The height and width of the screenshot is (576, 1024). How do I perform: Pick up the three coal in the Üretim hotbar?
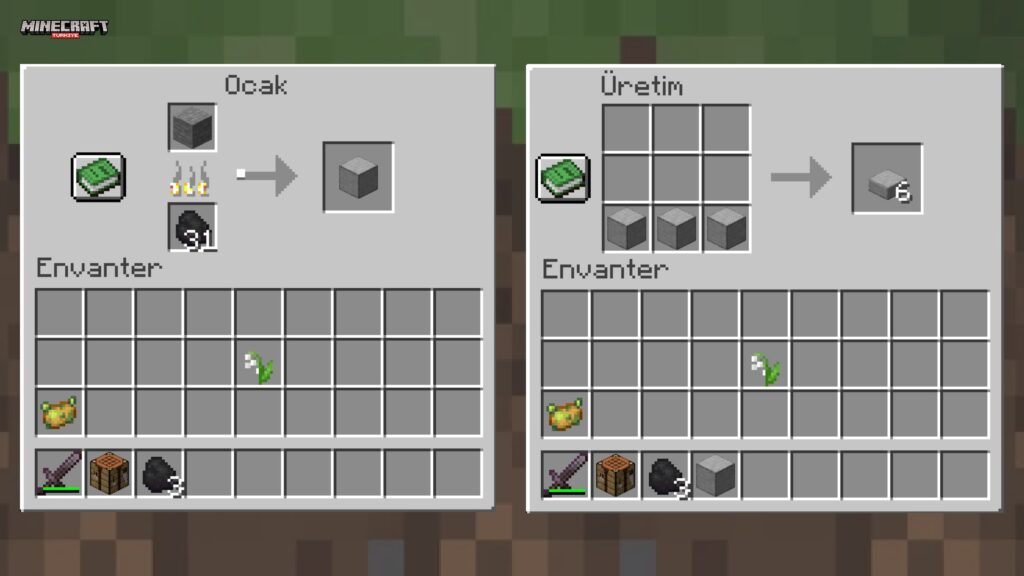coord(666,474)
